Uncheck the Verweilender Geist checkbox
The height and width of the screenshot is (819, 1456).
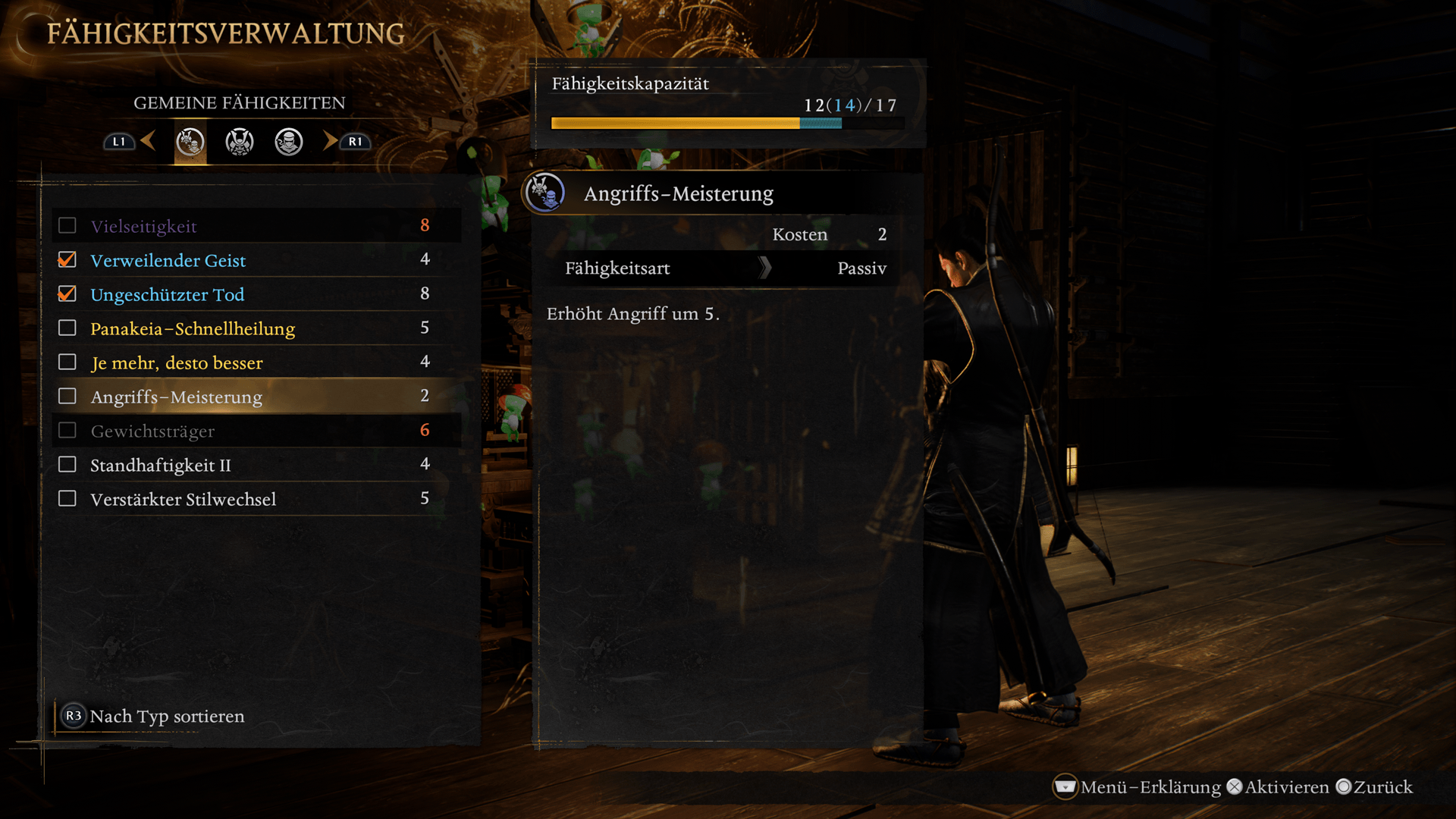click(67, 260)
